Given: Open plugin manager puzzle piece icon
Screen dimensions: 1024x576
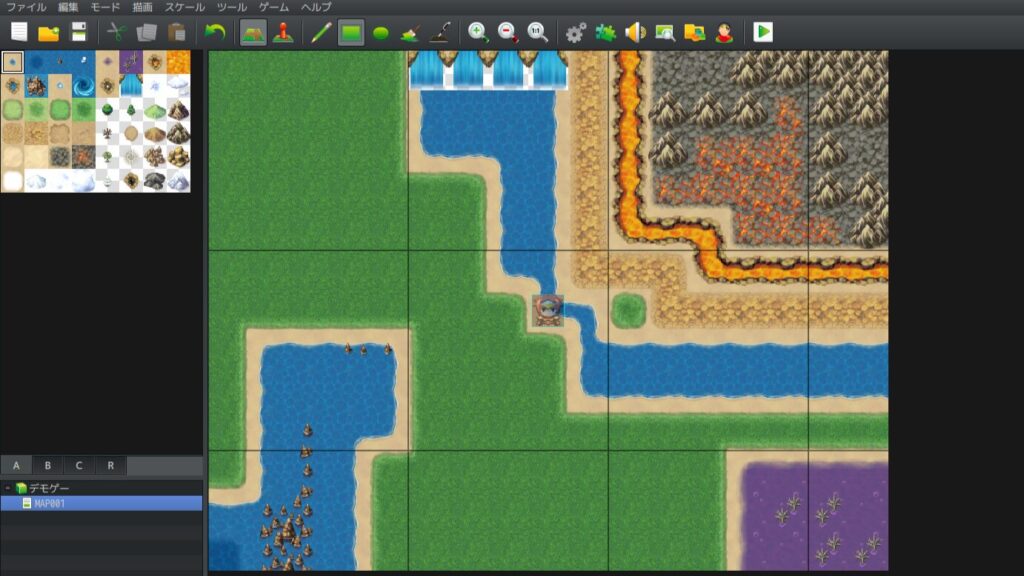Looking at the screenshot, I should [x=605, y=32].
